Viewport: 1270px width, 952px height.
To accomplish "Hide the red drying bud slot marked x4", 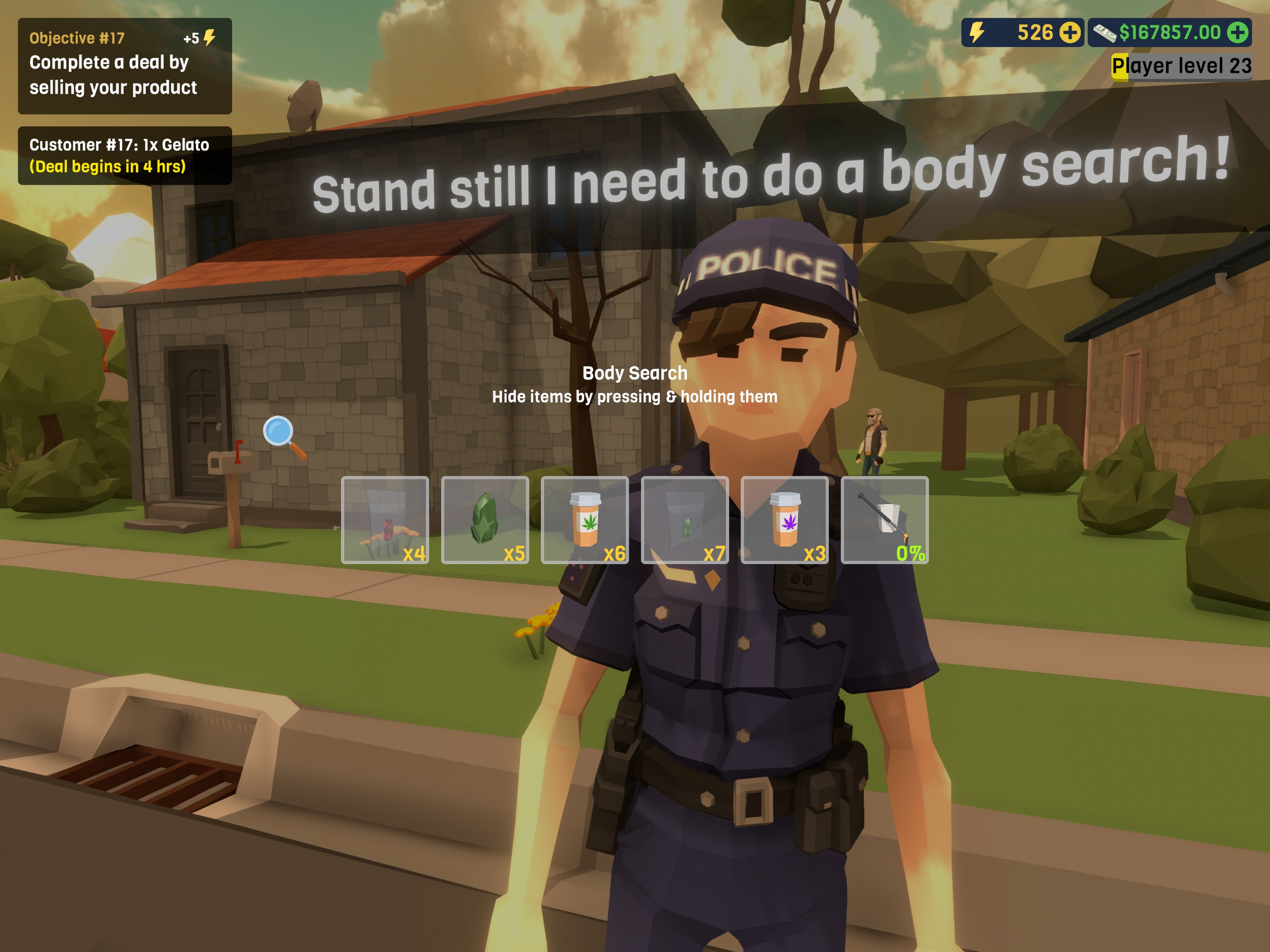I will (x=385, y=519).
